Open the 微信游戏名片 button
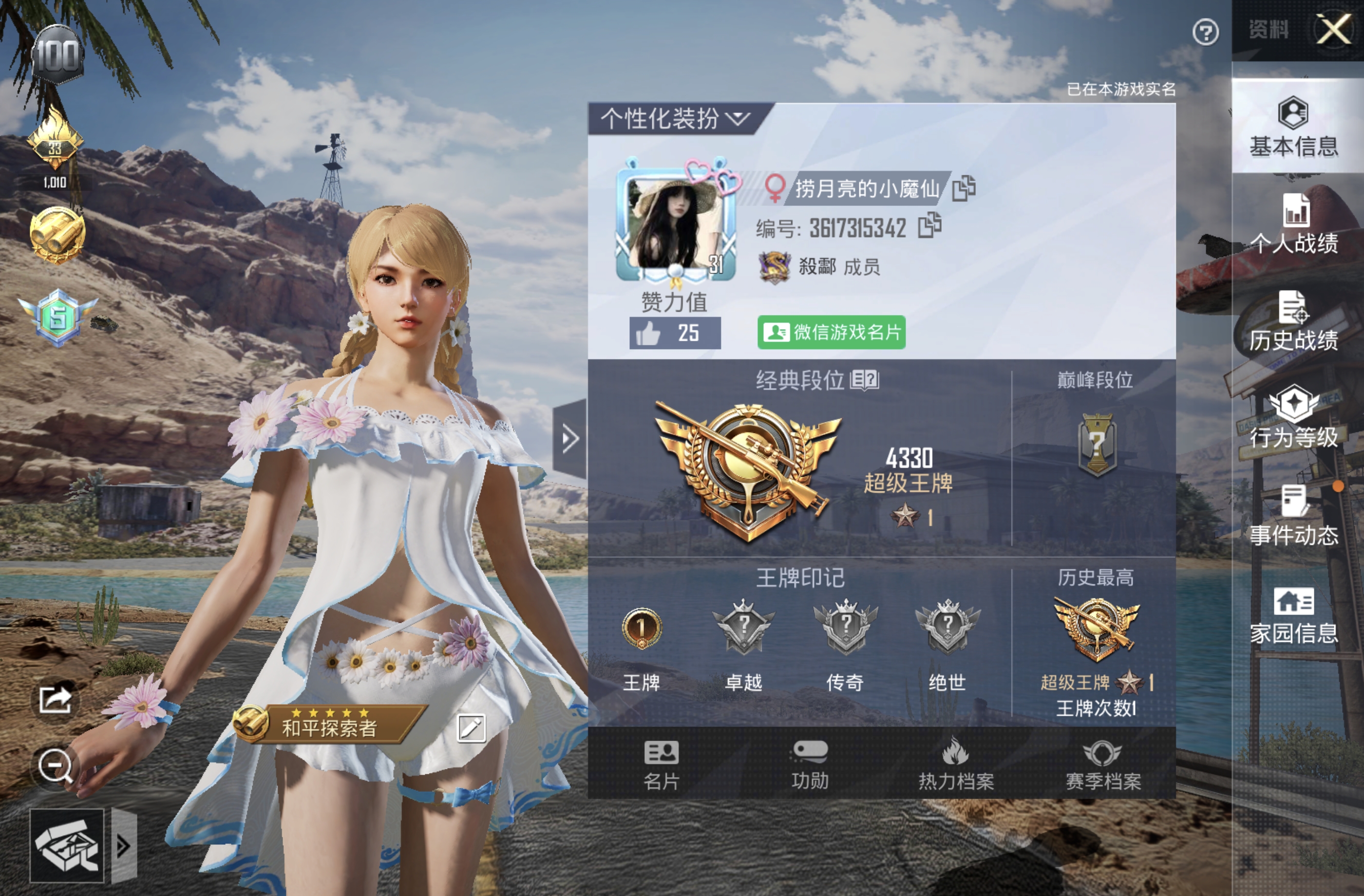 [x=831, y=332]
